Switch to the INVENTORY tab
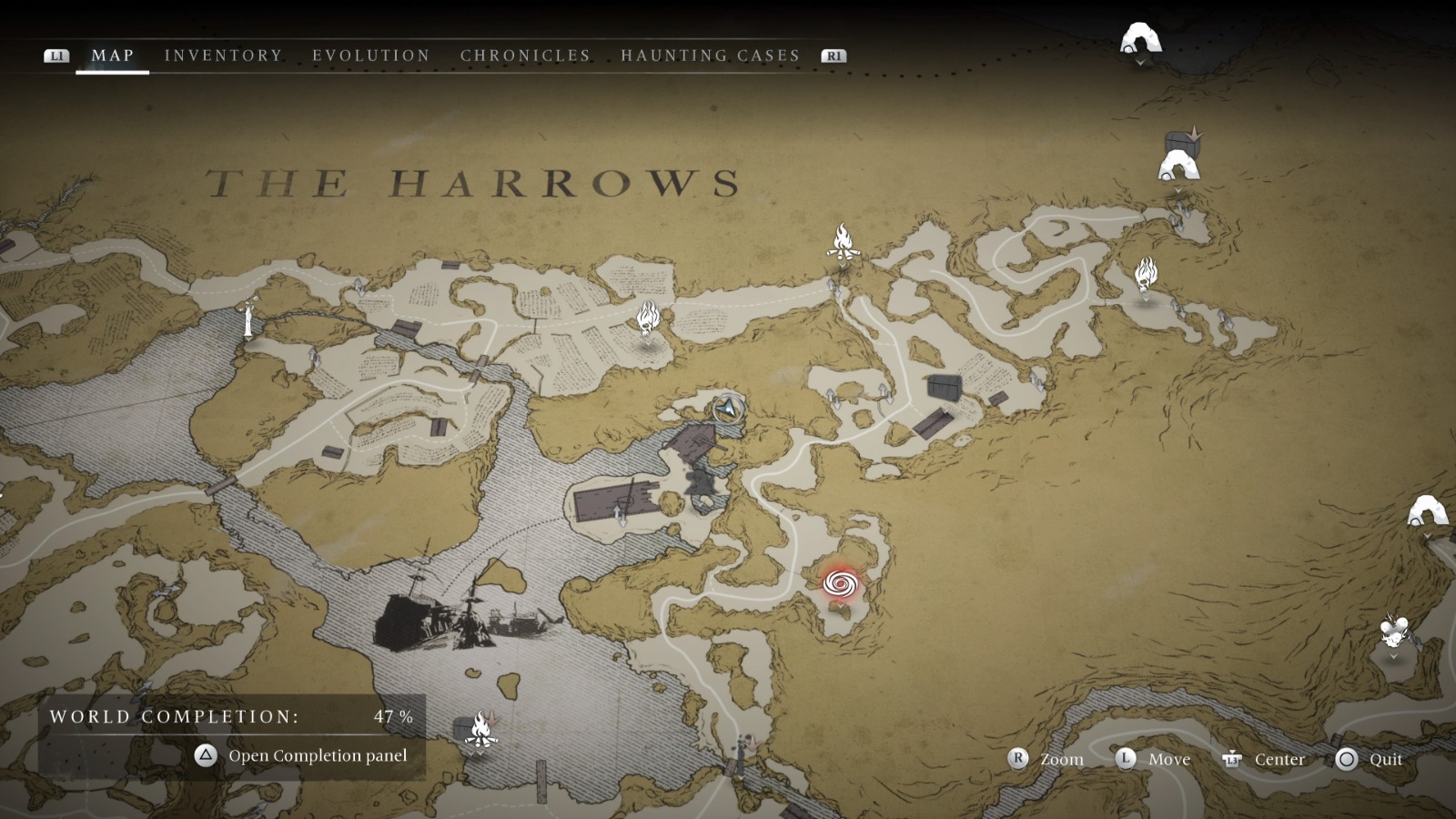Image resolution: width=1456 pixels, height=819 pixels. coord(223,55)
